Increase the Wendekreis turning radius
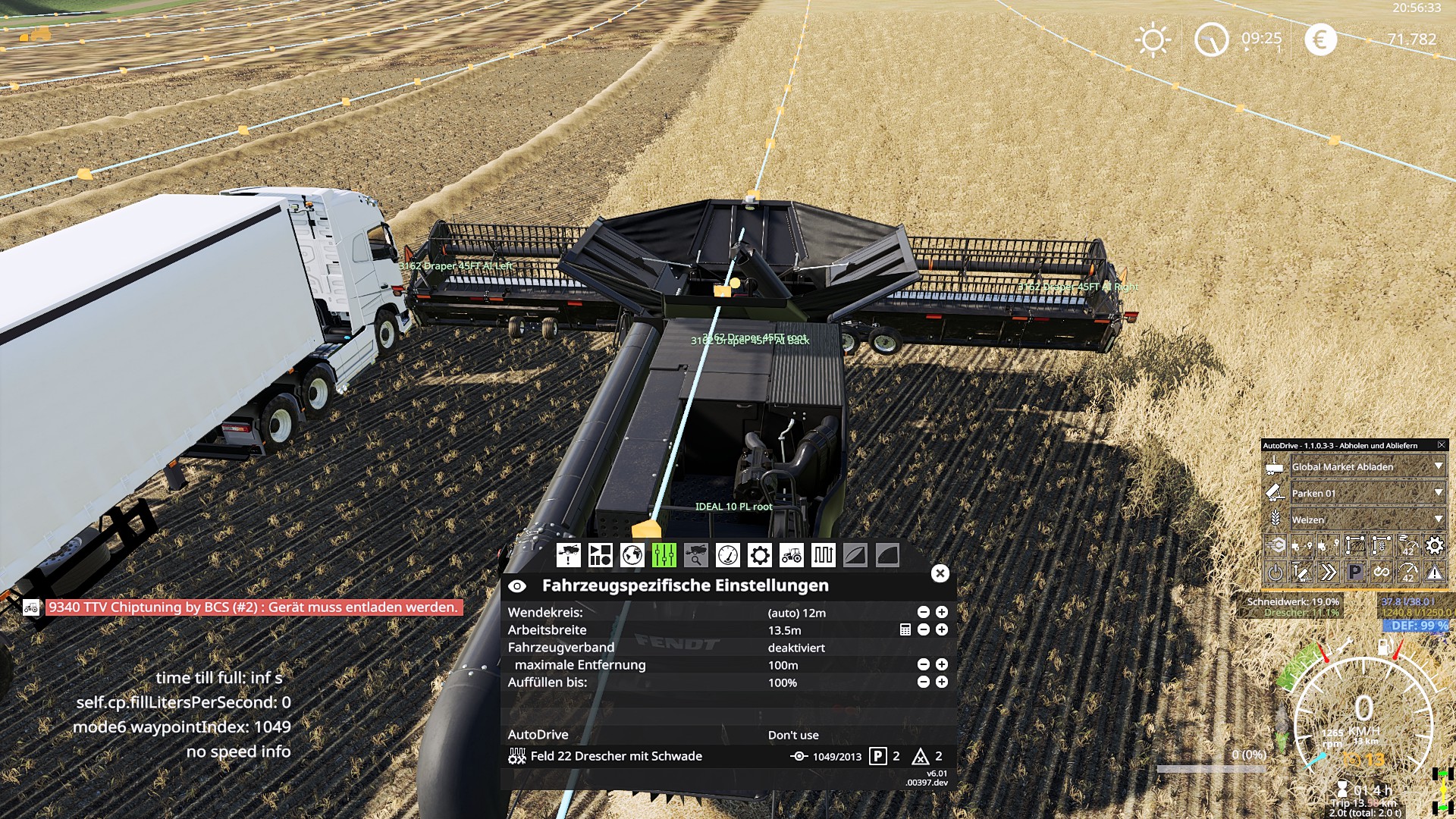 [942, 612]
